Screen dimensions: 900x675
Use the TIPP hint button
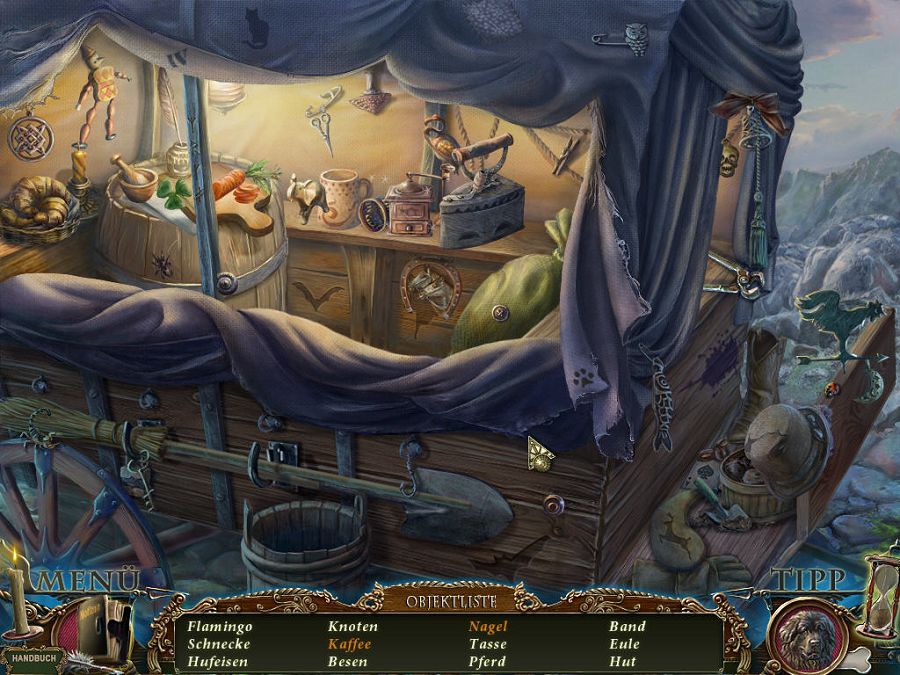809,581
